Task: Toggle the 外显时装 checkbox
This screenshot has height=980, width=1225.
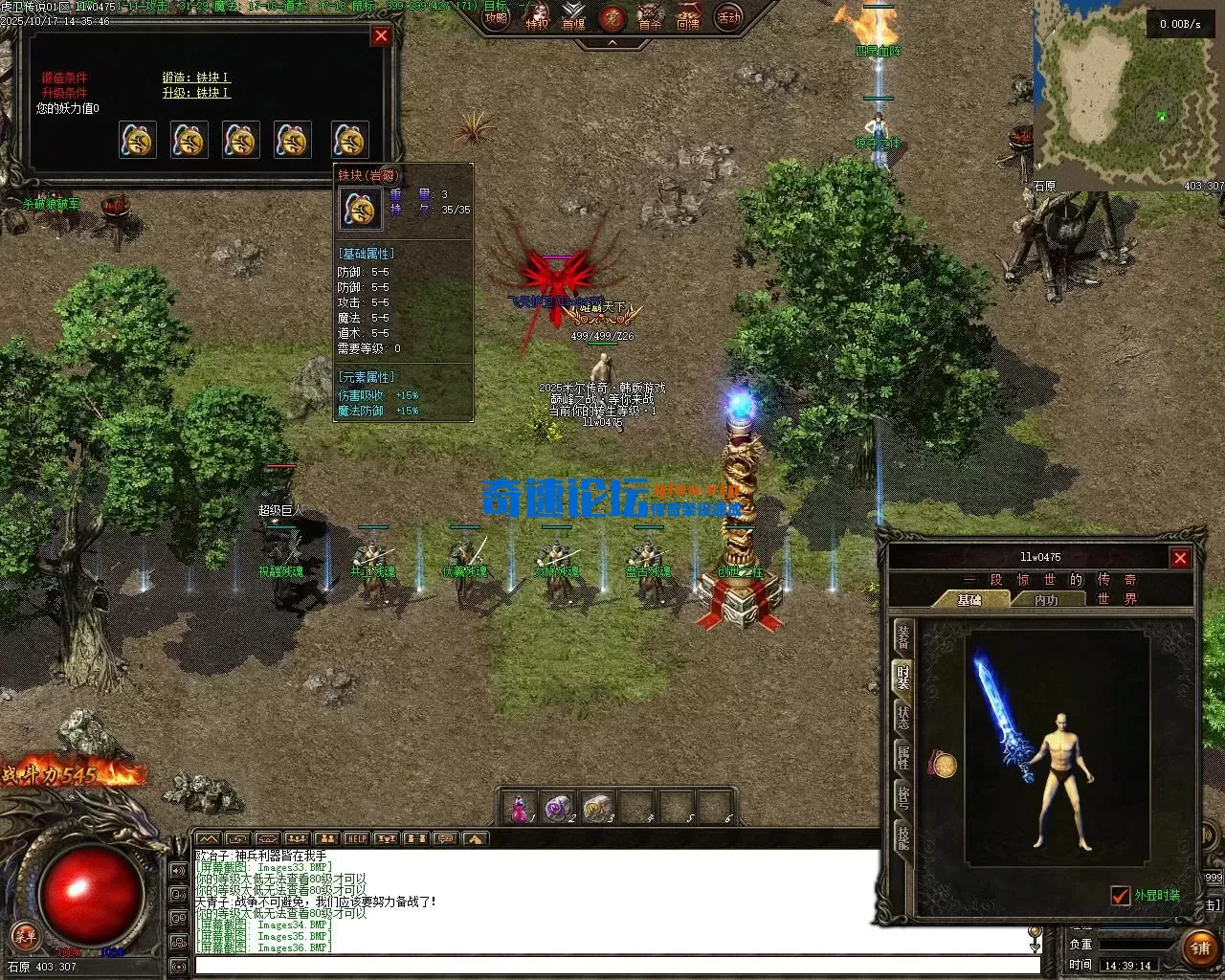Action: [1121, 896]
